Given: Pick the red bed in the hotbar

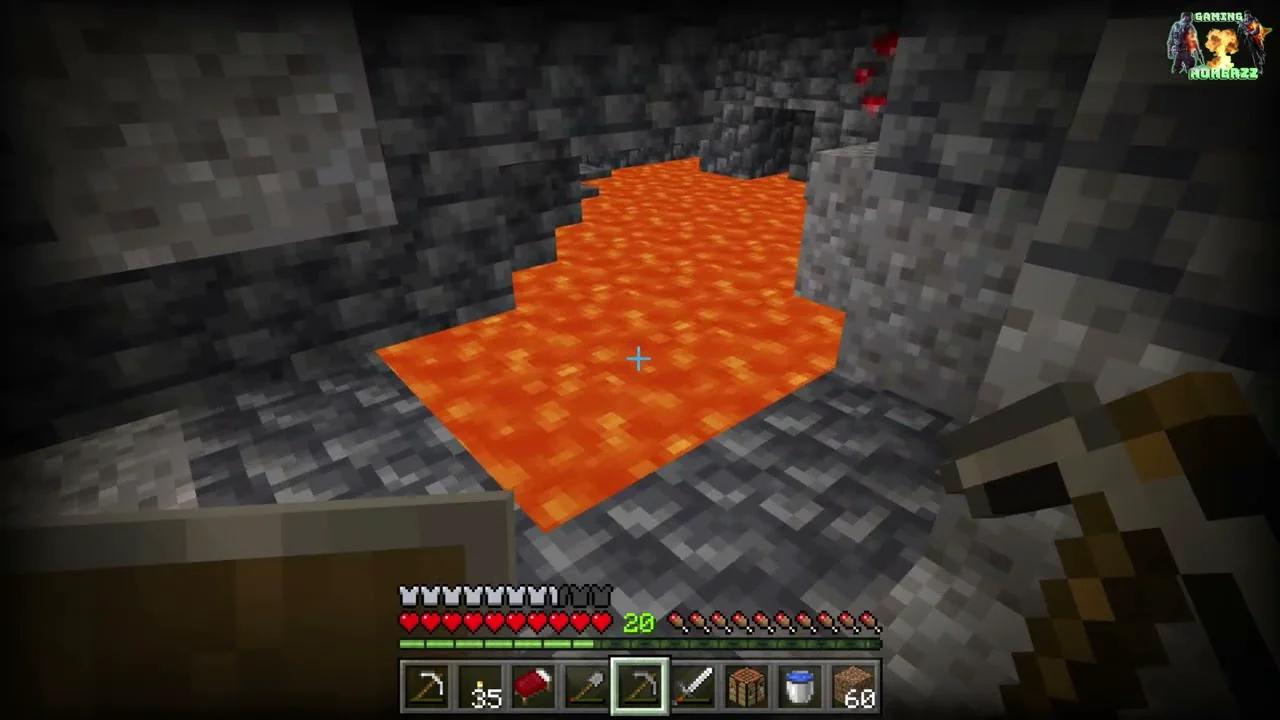Looking at the screenshot, I should [x=533, y=684].
